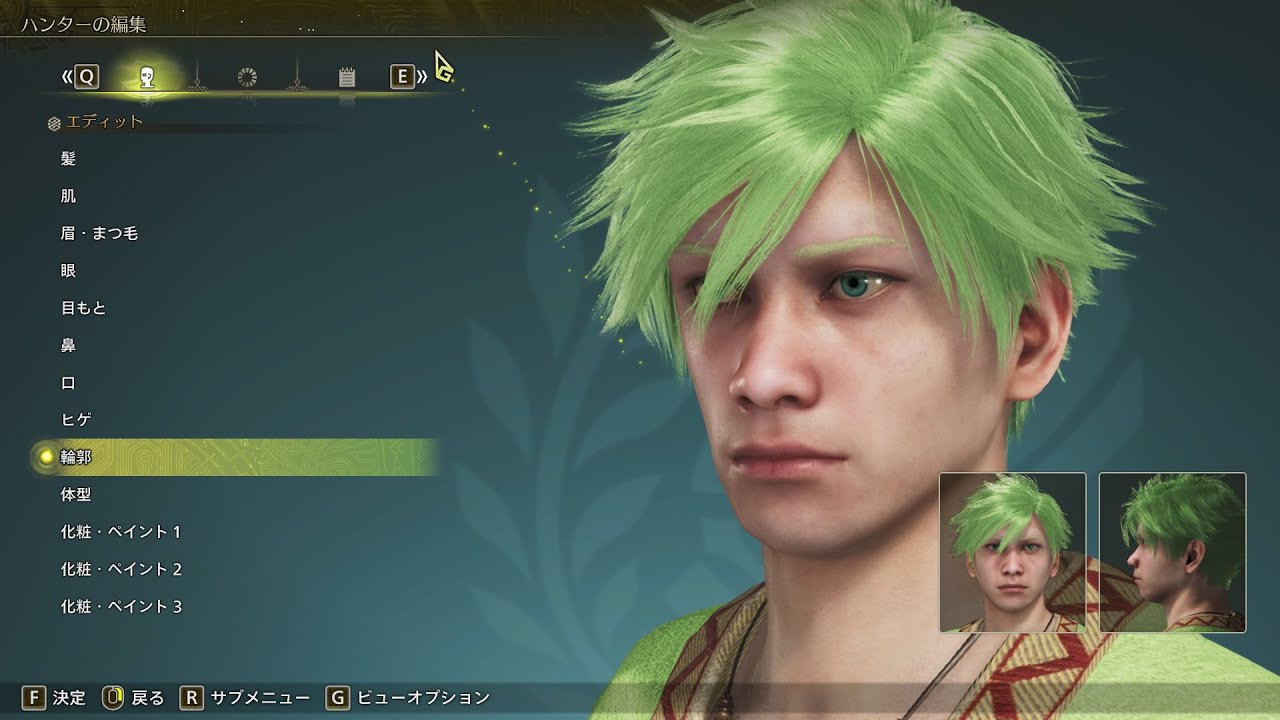Open the ヒゲ (facial hair) entry
This screenshot has width=1280, height=720.
76,420
